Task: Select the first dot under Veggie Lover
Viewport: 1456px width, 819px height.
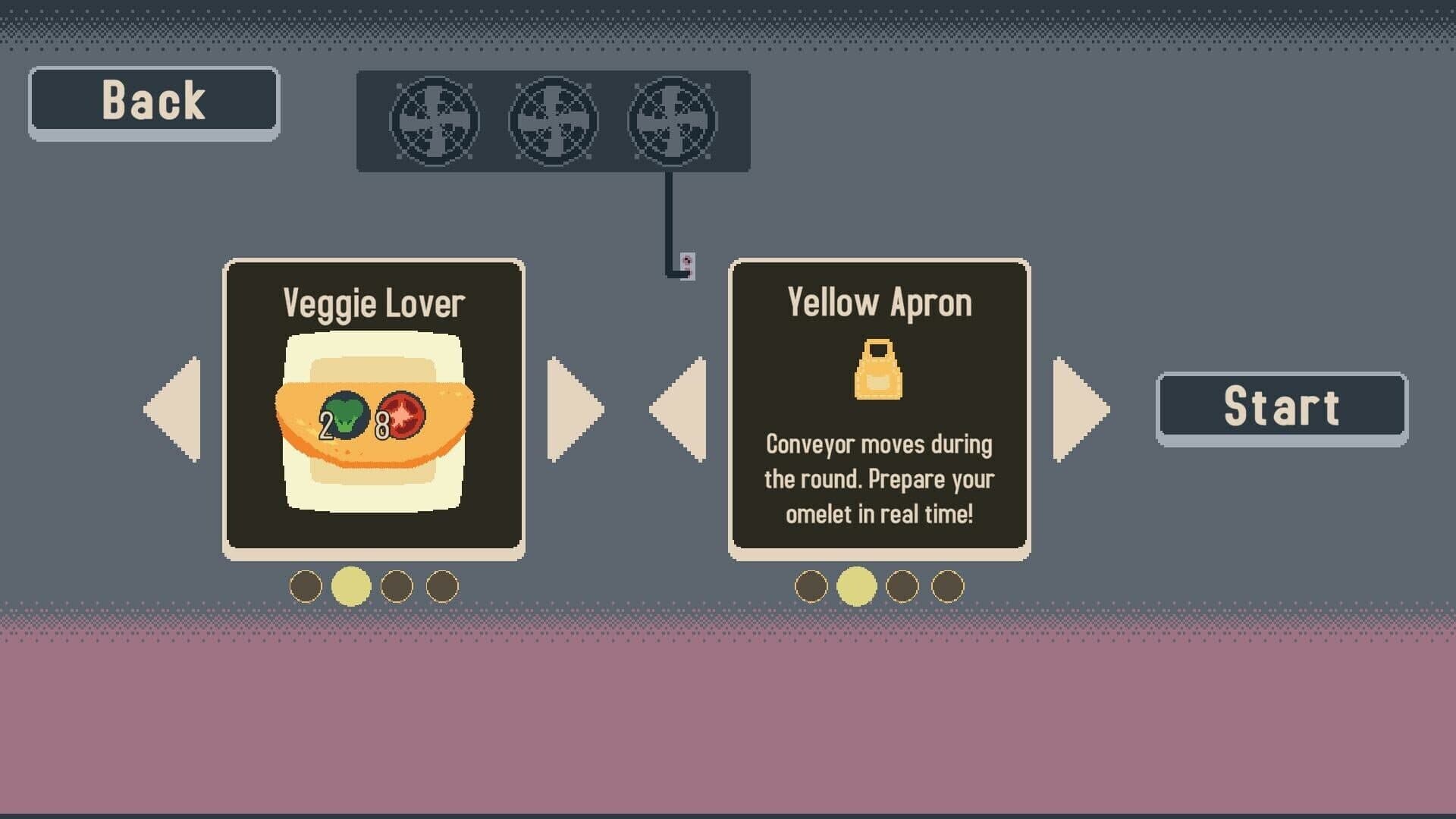Action: pyautogui.click(x=306, y=585)
